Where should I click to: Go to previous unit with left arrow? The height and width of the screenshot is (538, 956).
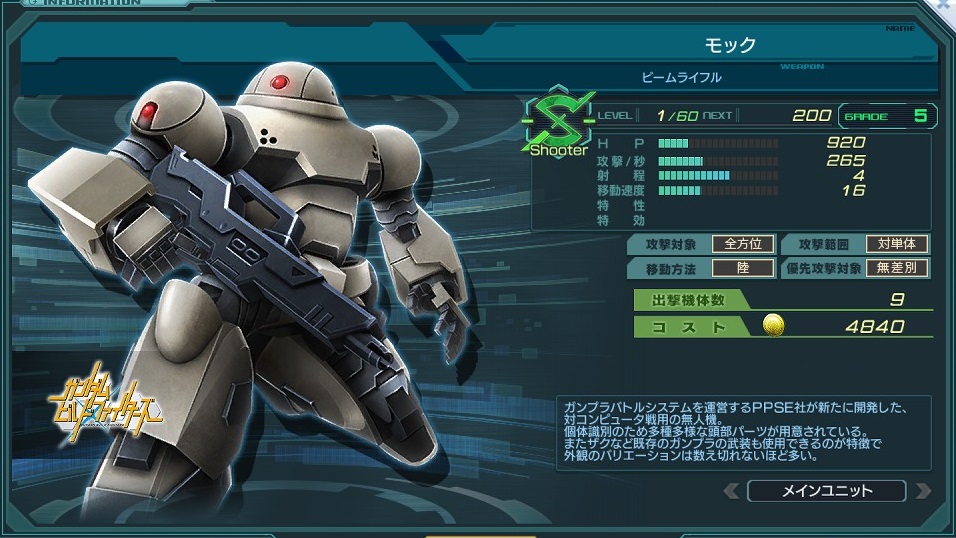click(731, 491)
